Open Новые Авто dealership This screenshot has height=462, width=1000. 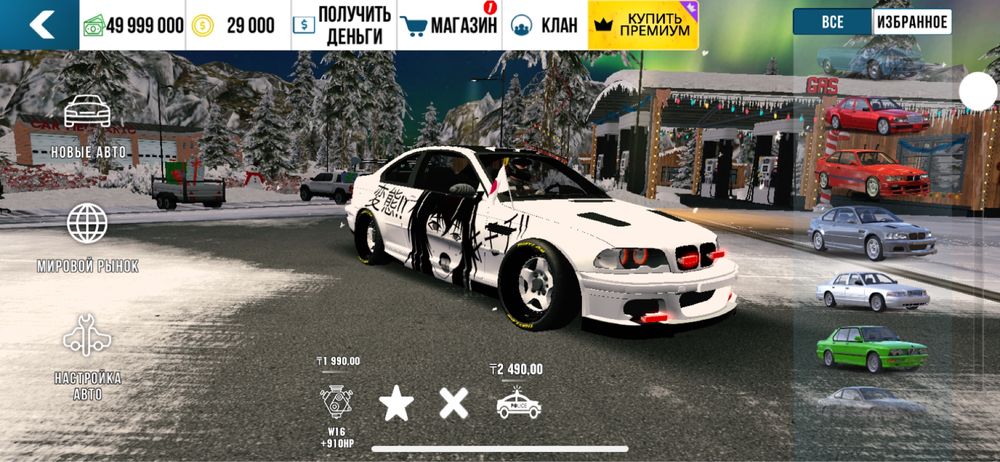88,127
